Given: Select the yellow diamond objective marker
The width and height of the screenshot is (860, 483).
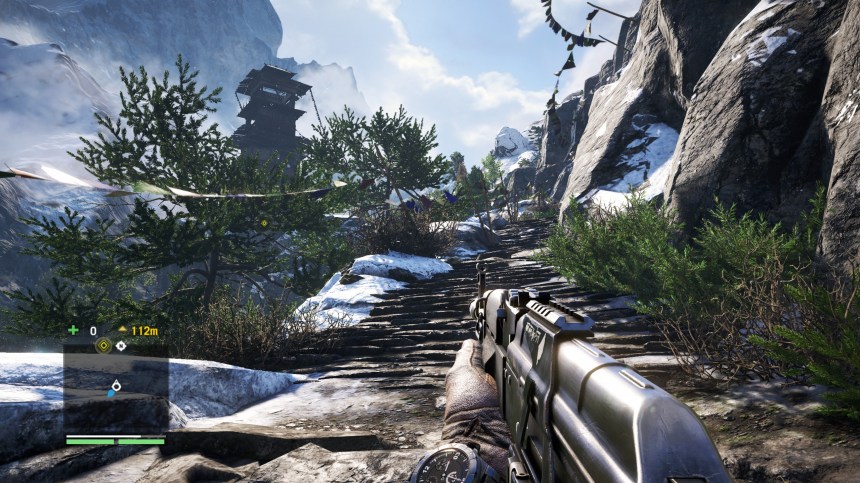Looking at the screenshot, I should click(102, 345).
